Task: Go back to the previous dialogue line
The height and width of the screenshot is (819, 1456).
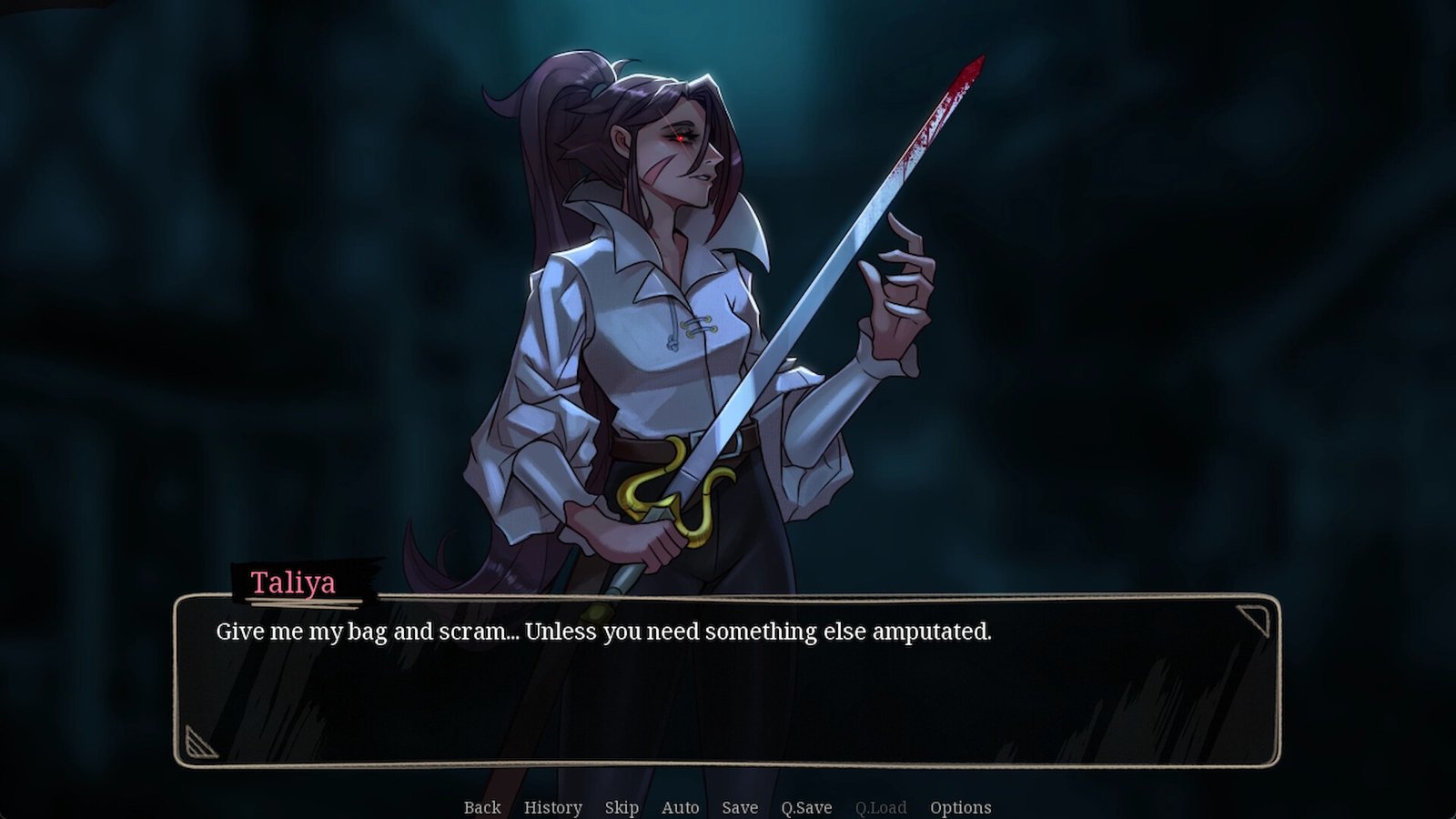Action: click(x=482, y=807)
